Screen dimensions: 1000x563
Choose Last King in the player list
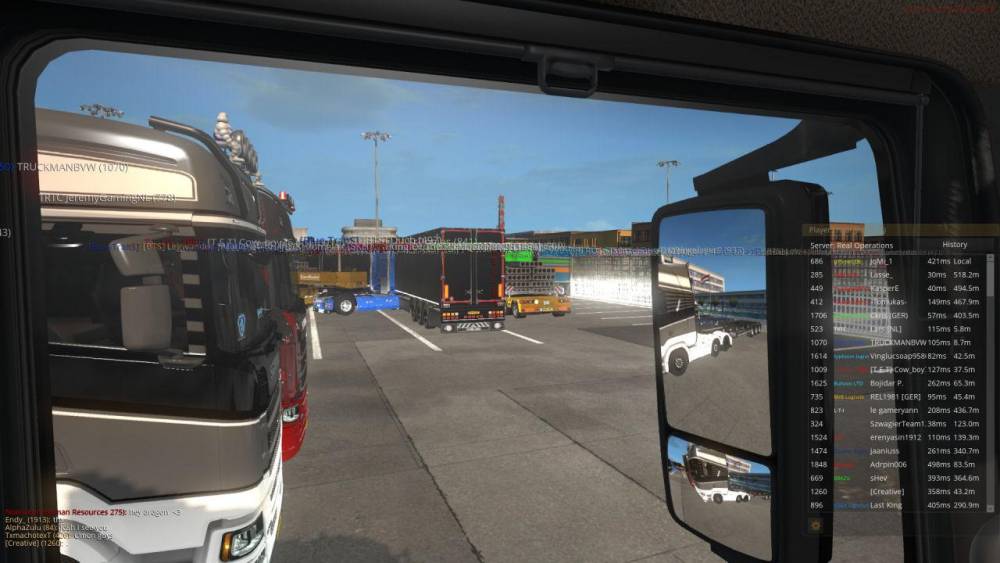point(886,506)
